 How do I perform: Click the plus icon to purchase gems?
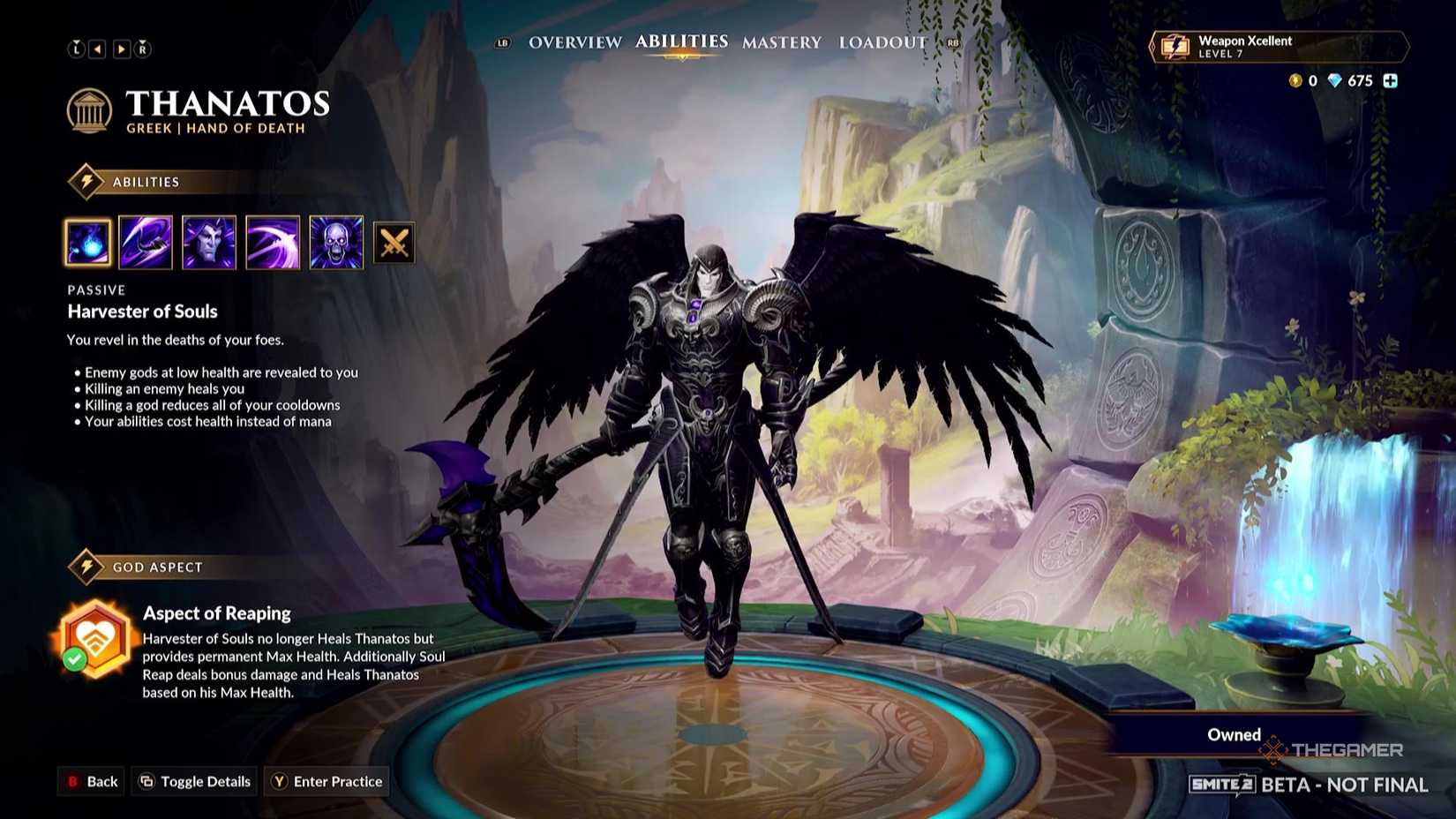[x=1391, y=81]
